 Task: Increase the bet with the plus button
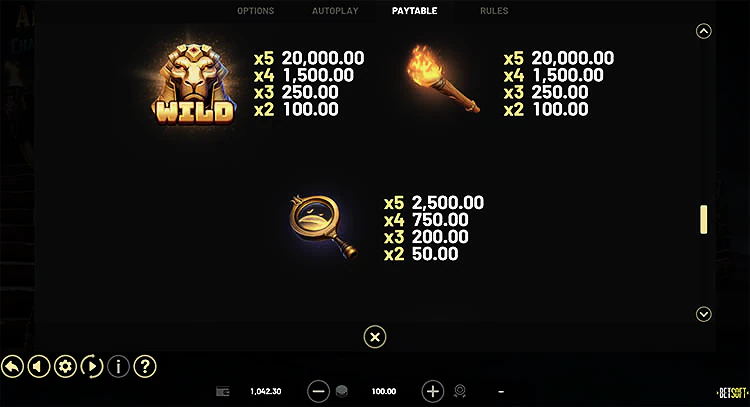(432, 391)
